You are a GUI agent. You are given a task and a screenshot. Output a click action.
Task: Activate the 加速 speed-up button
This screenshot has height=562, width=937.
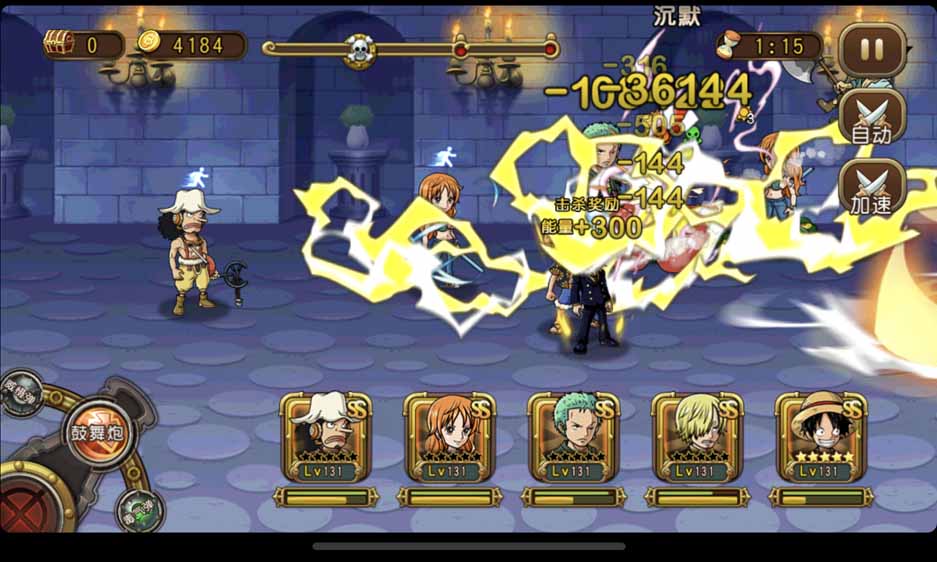point(872,188)
